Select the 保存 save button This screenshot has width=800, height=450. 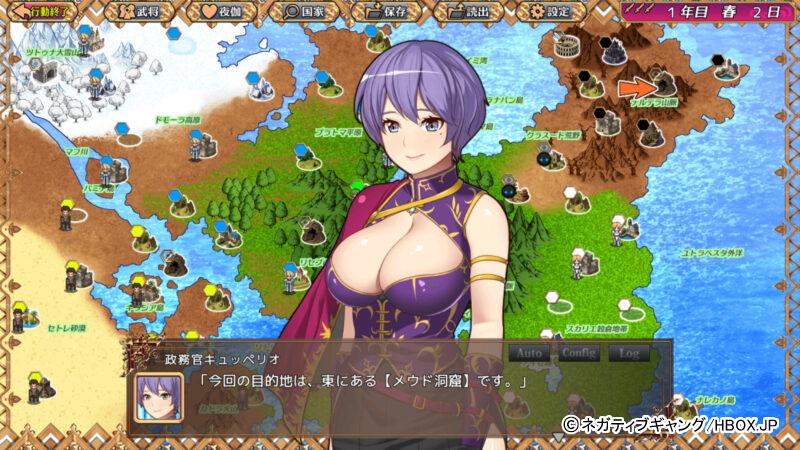388,12
